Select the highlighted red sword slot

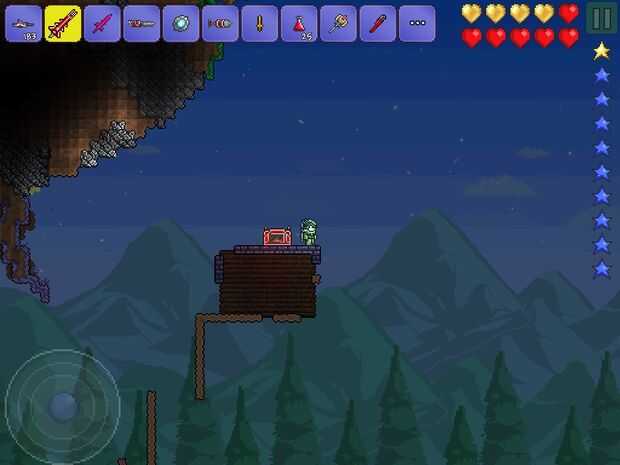click(63, 23)
